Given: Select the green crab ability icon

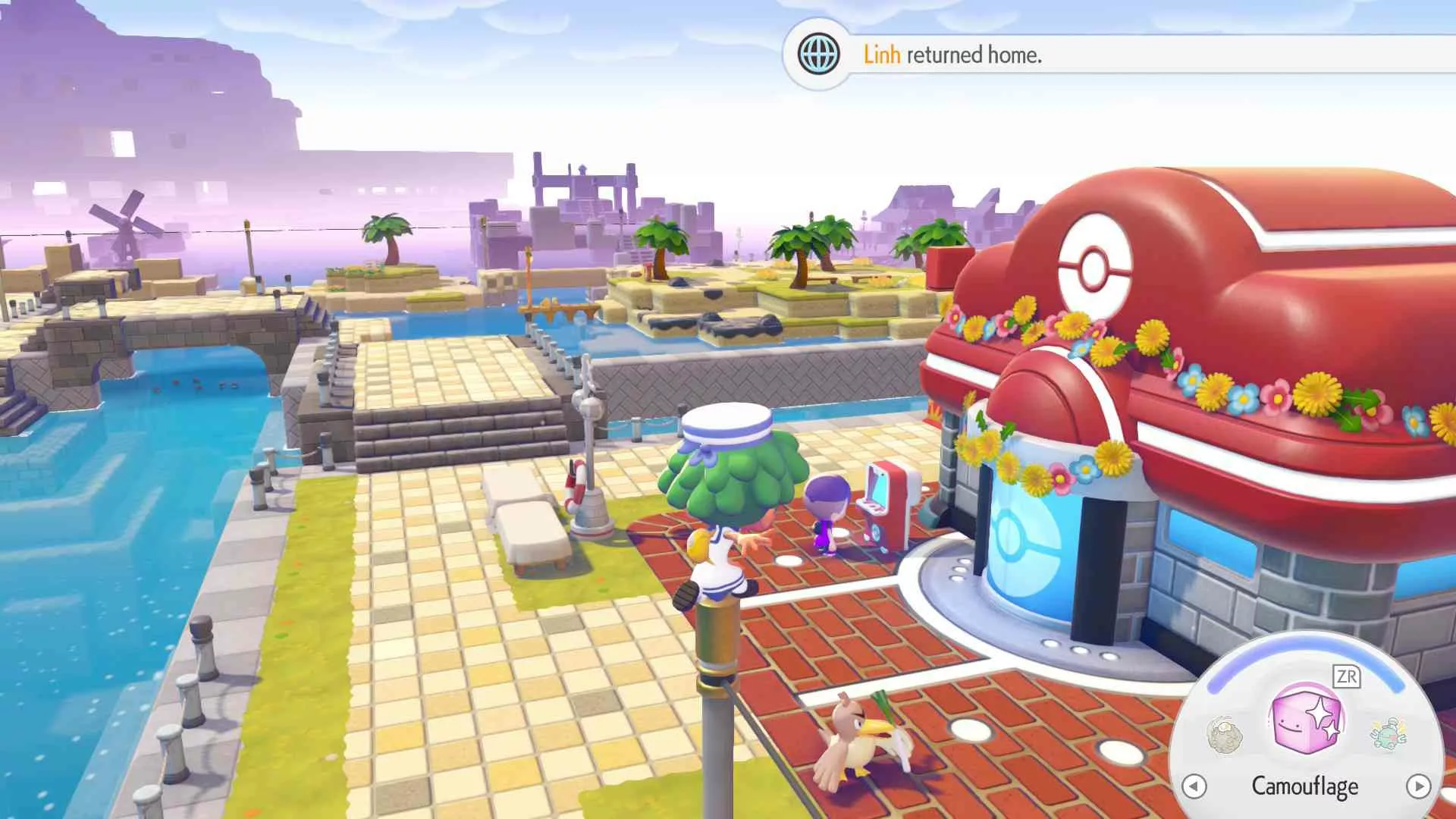Looking at the screenshot, I should (x=1389, y=733).
